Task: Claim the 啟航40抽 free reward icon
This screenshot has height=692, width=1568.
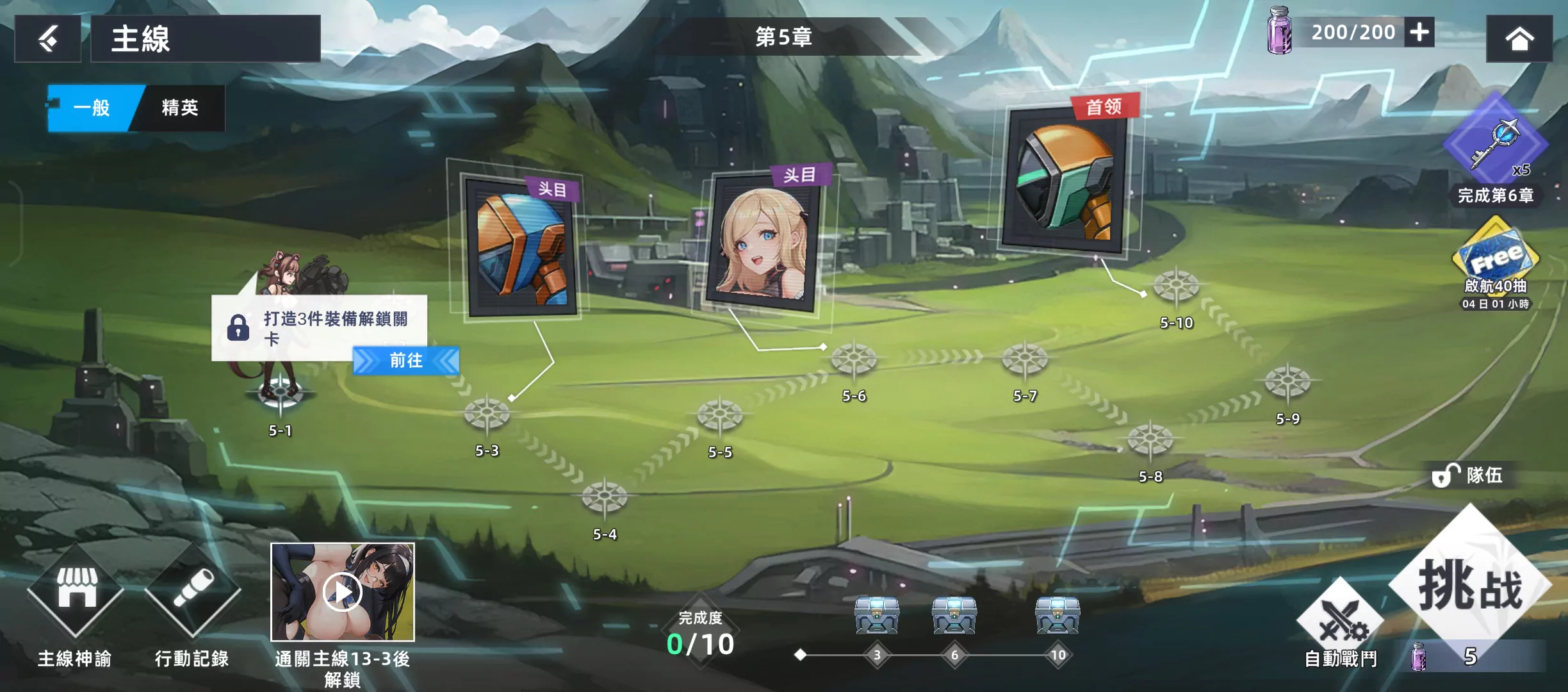Action: [x=1495, y=256]
